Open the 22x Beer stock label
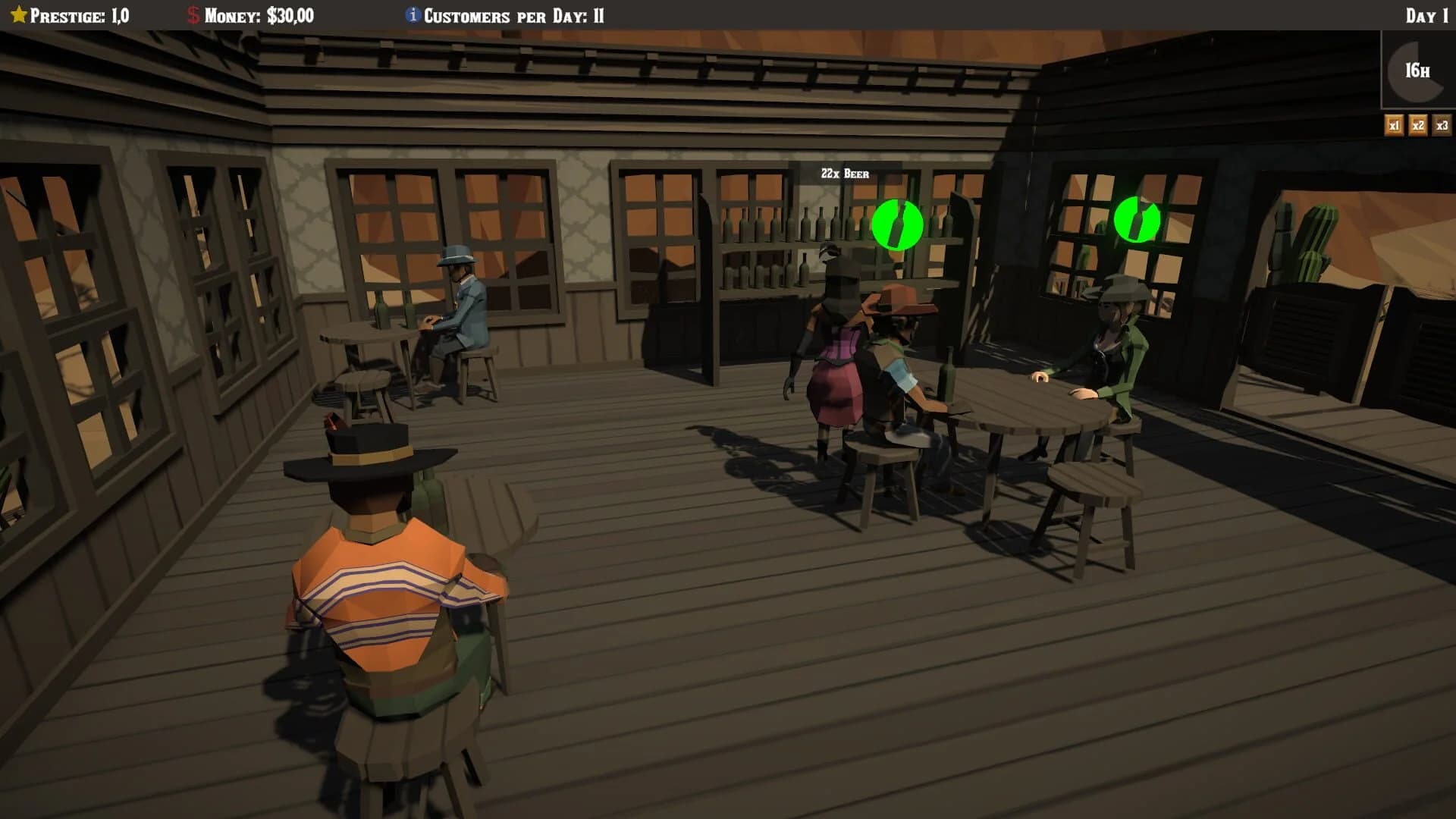Viewport: 1456px width, 819px height. [844, 173]
